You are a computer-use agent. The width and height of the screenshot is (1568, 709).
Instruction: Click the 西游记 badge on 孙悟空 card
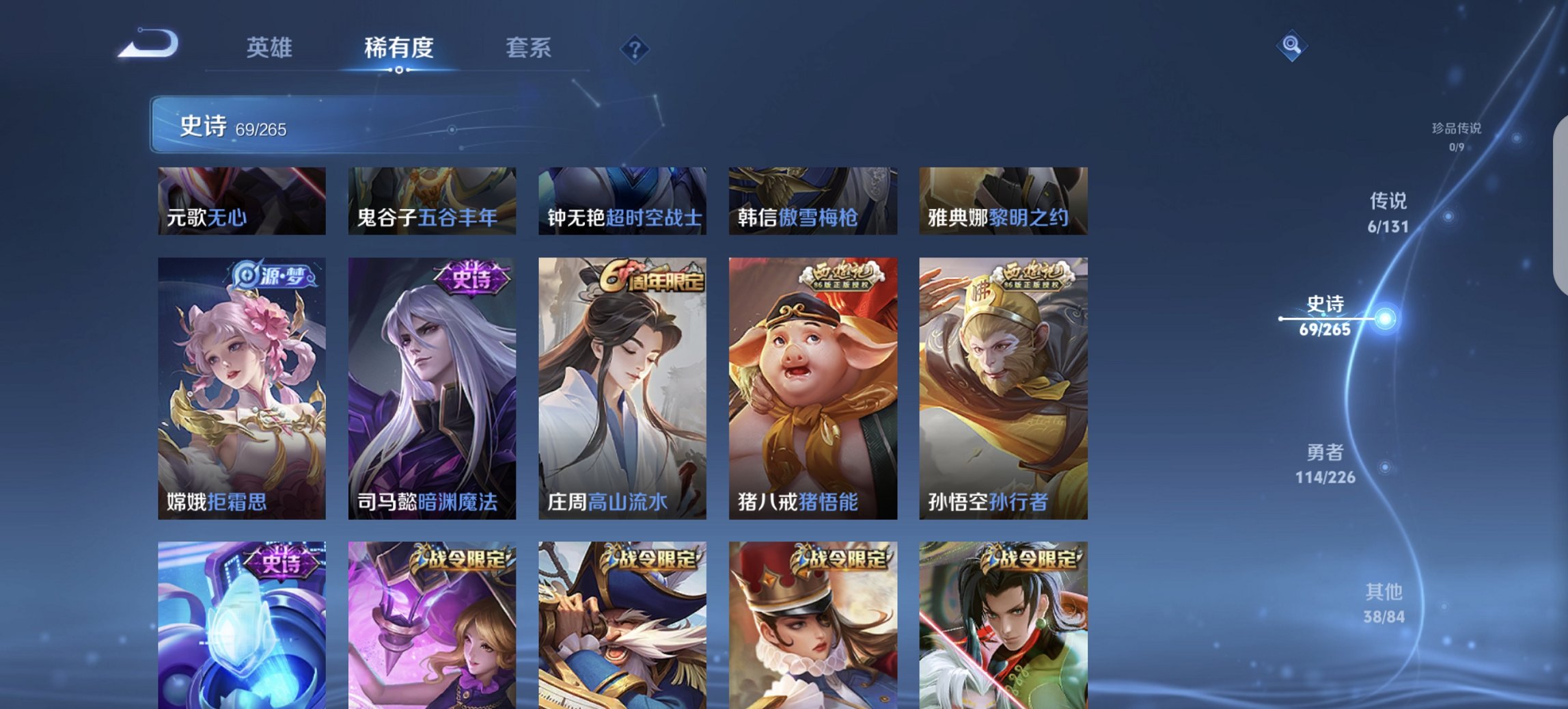[x=1032, y=276]
